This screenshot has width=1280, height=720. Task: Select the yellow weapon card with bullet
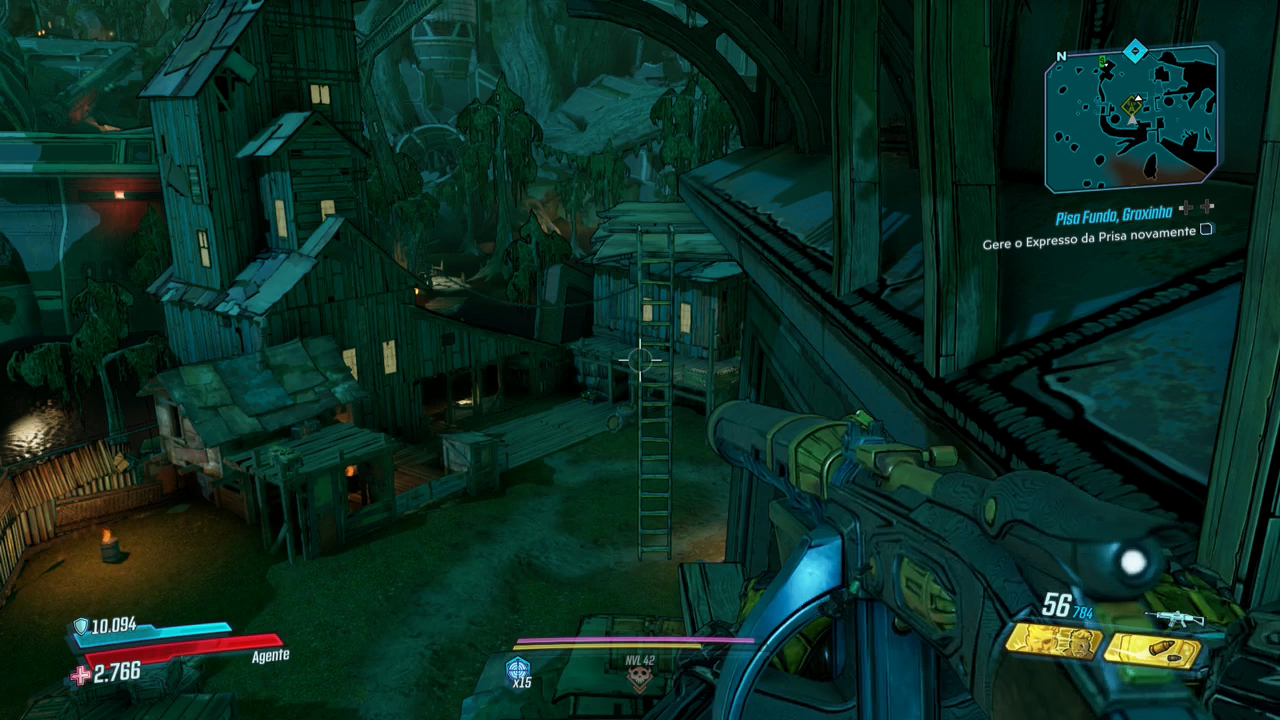click(1152, 650)
